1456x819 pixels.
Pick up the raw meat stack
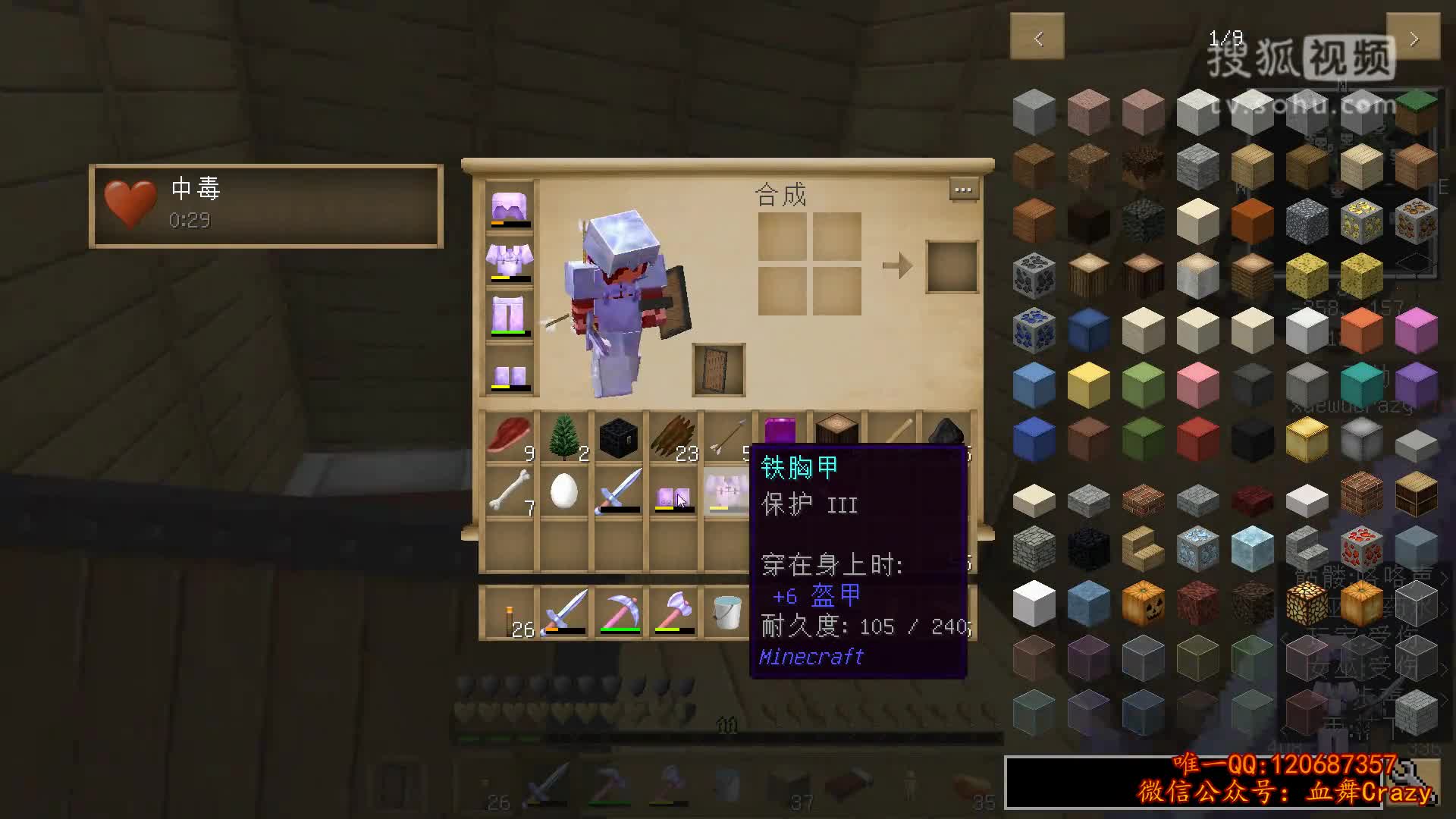click(510, 438)
